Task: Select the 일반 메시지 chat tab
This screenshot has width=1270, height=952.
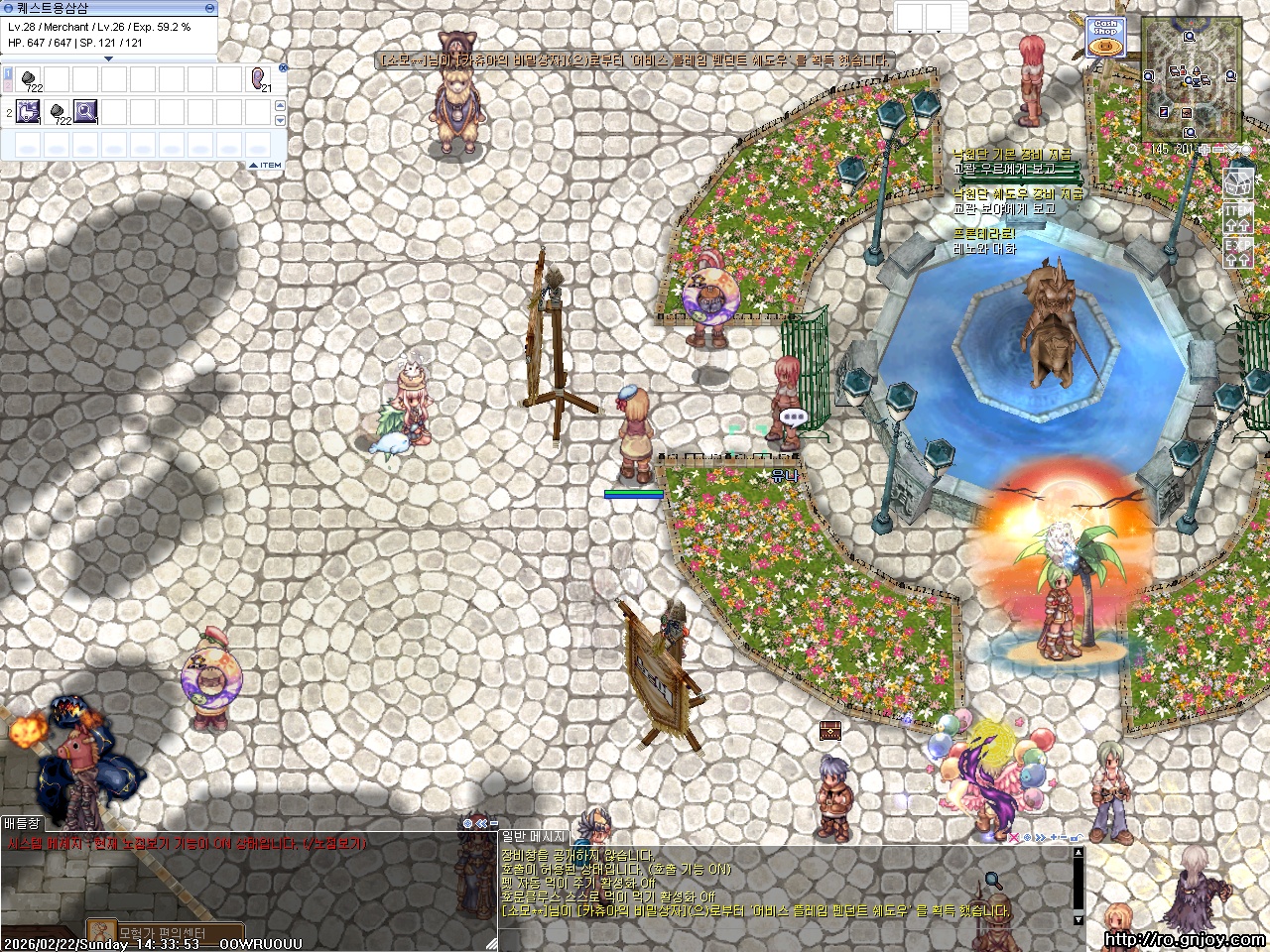Action: pos(534,838)
